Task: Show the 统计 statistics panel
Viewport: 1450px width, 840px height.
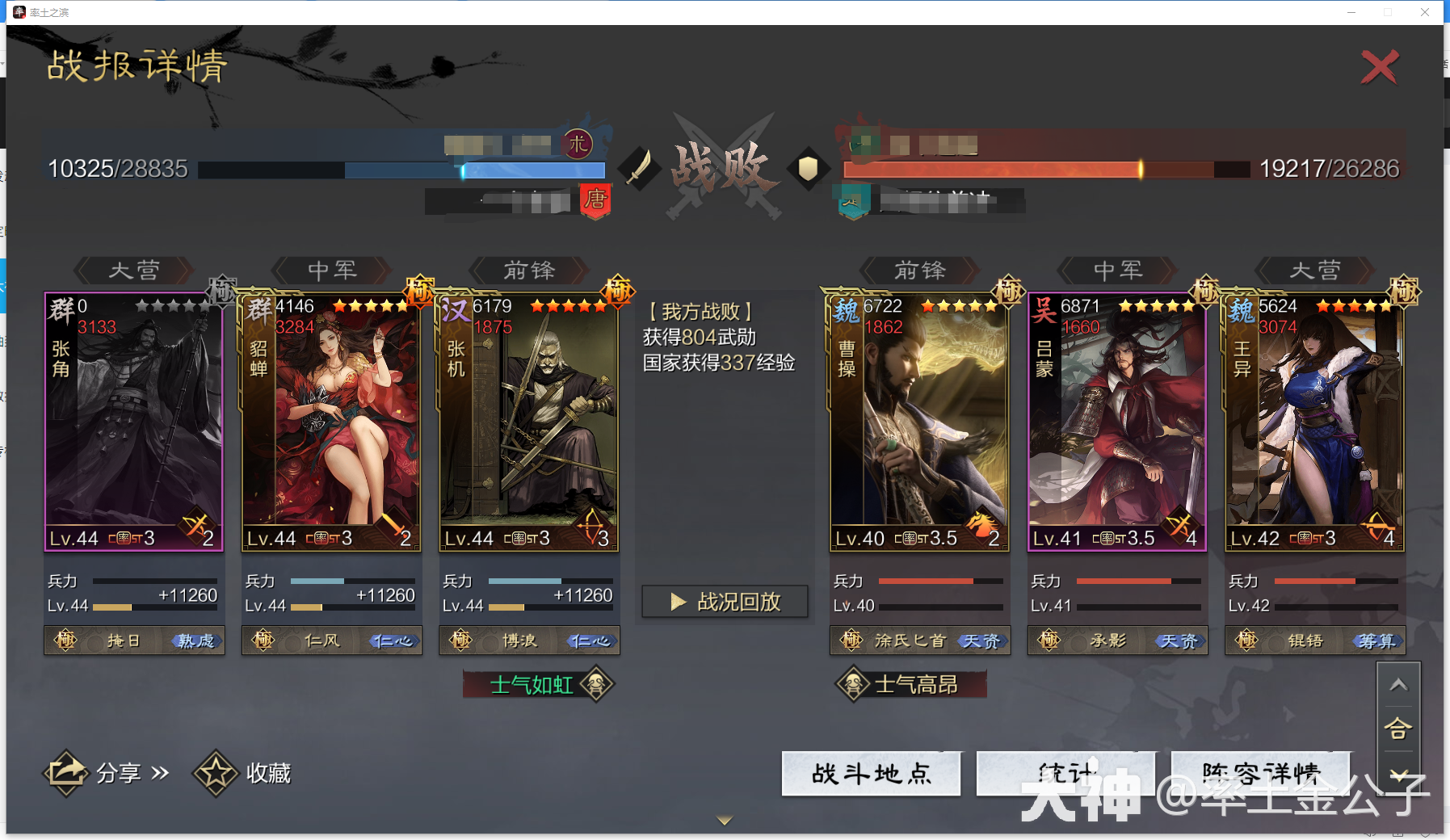Action: click(x=1065, y=774)
